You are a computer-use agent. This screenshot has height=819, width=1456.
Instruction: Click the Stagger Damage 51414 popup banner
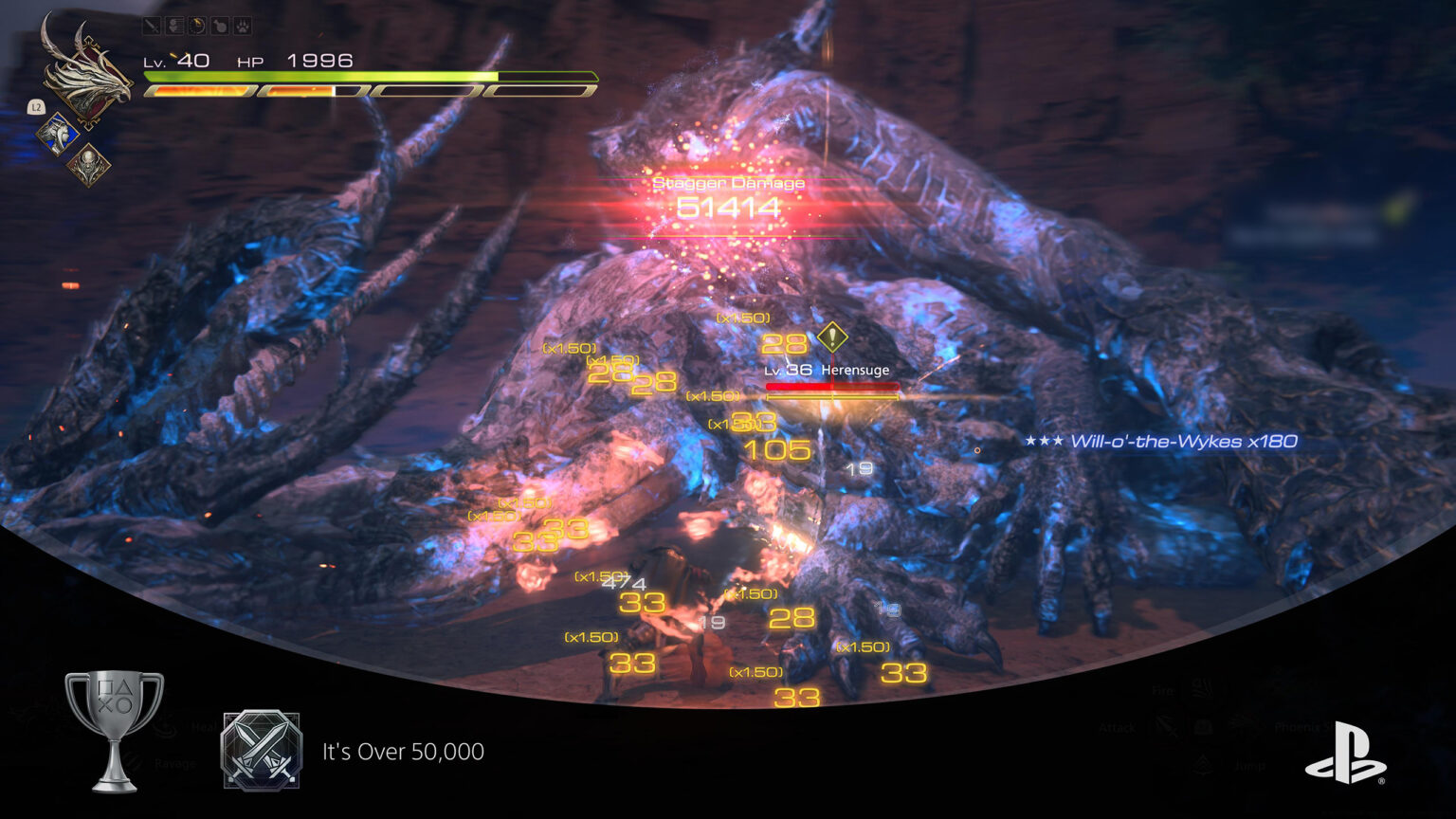pos(728,196)
